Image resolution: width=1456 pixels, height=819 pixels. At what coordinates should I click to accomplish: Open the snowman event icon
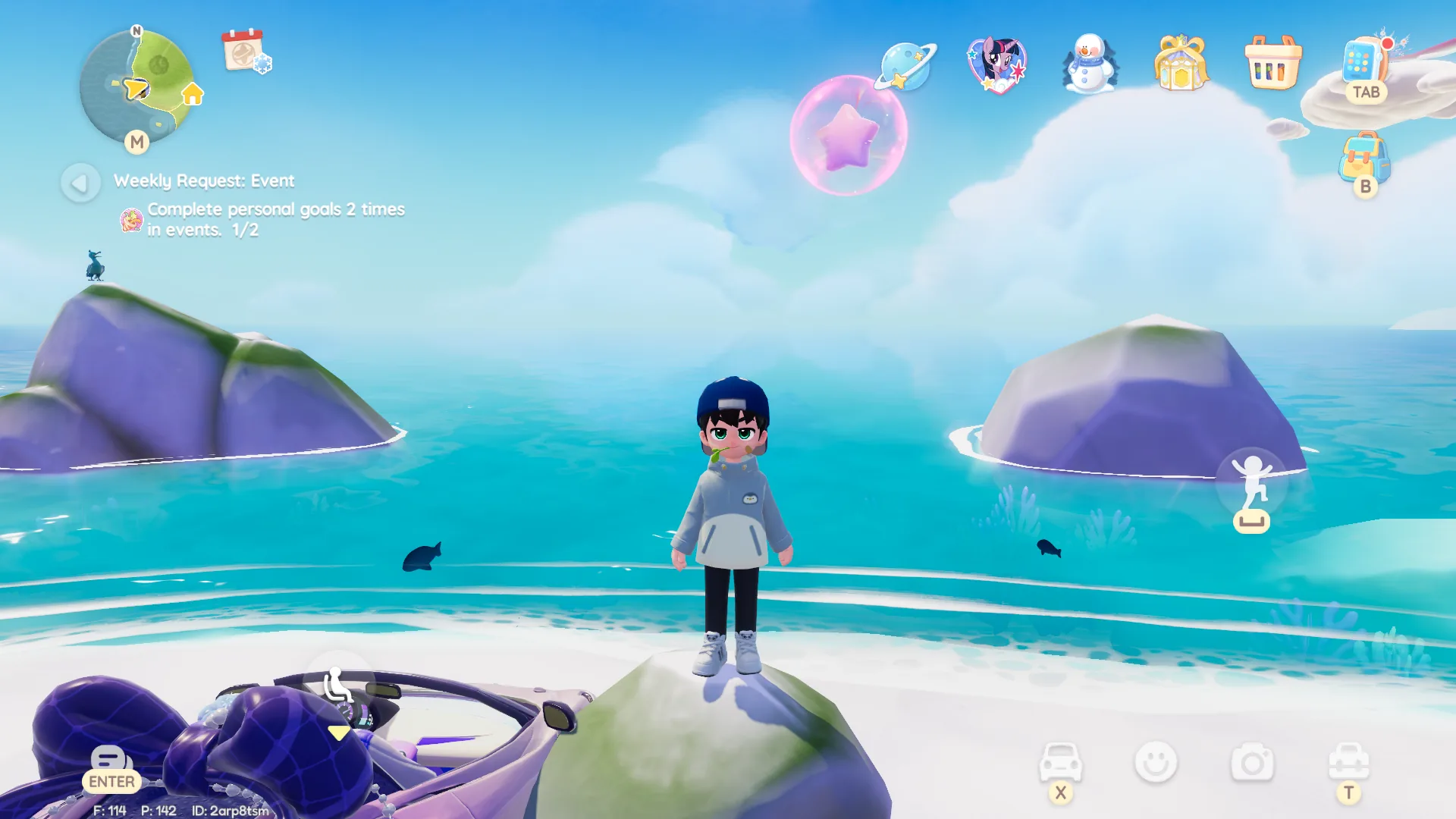coord(1090,64)
